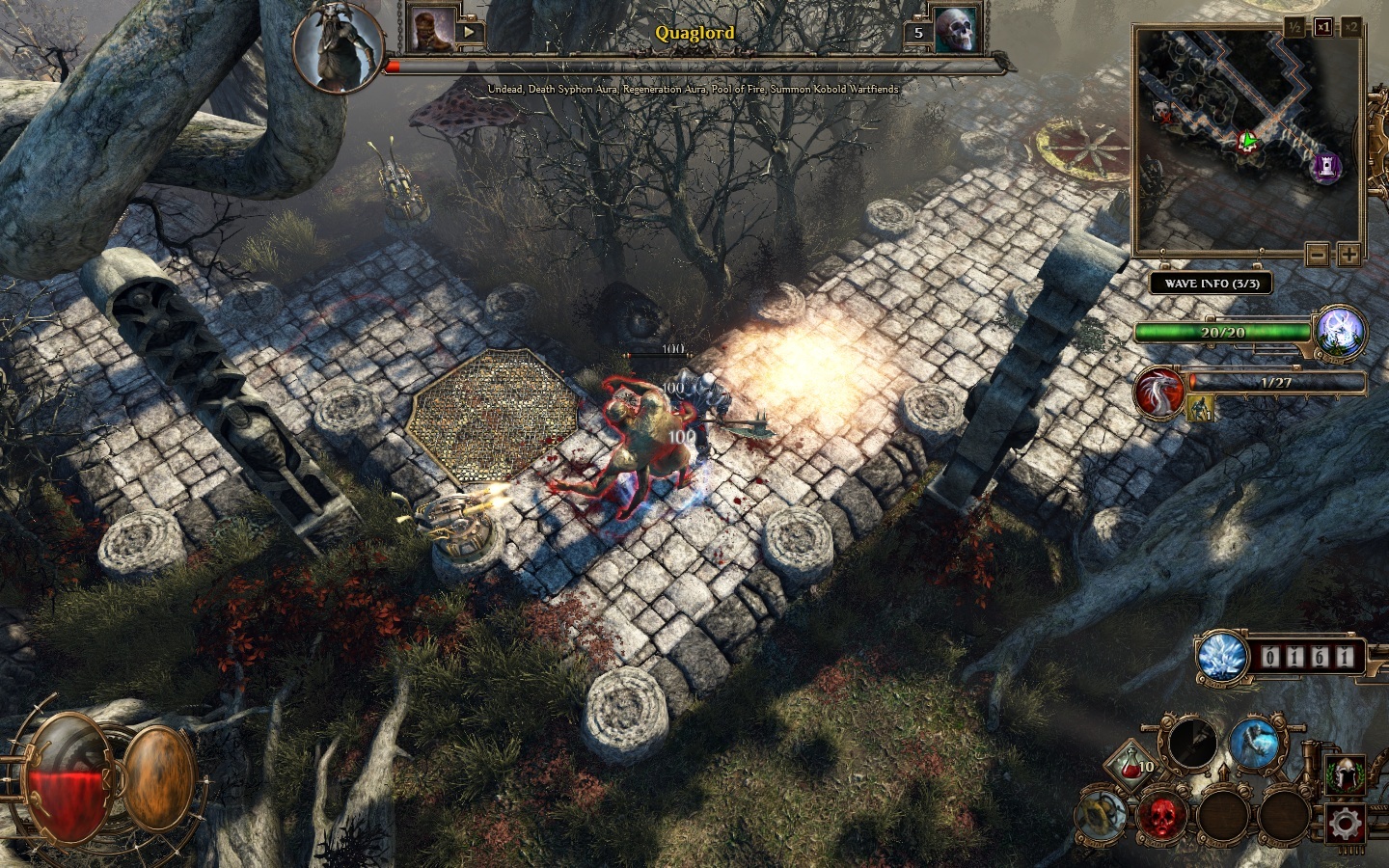
Task: Set game speed to half
Action: point(1295,27)
